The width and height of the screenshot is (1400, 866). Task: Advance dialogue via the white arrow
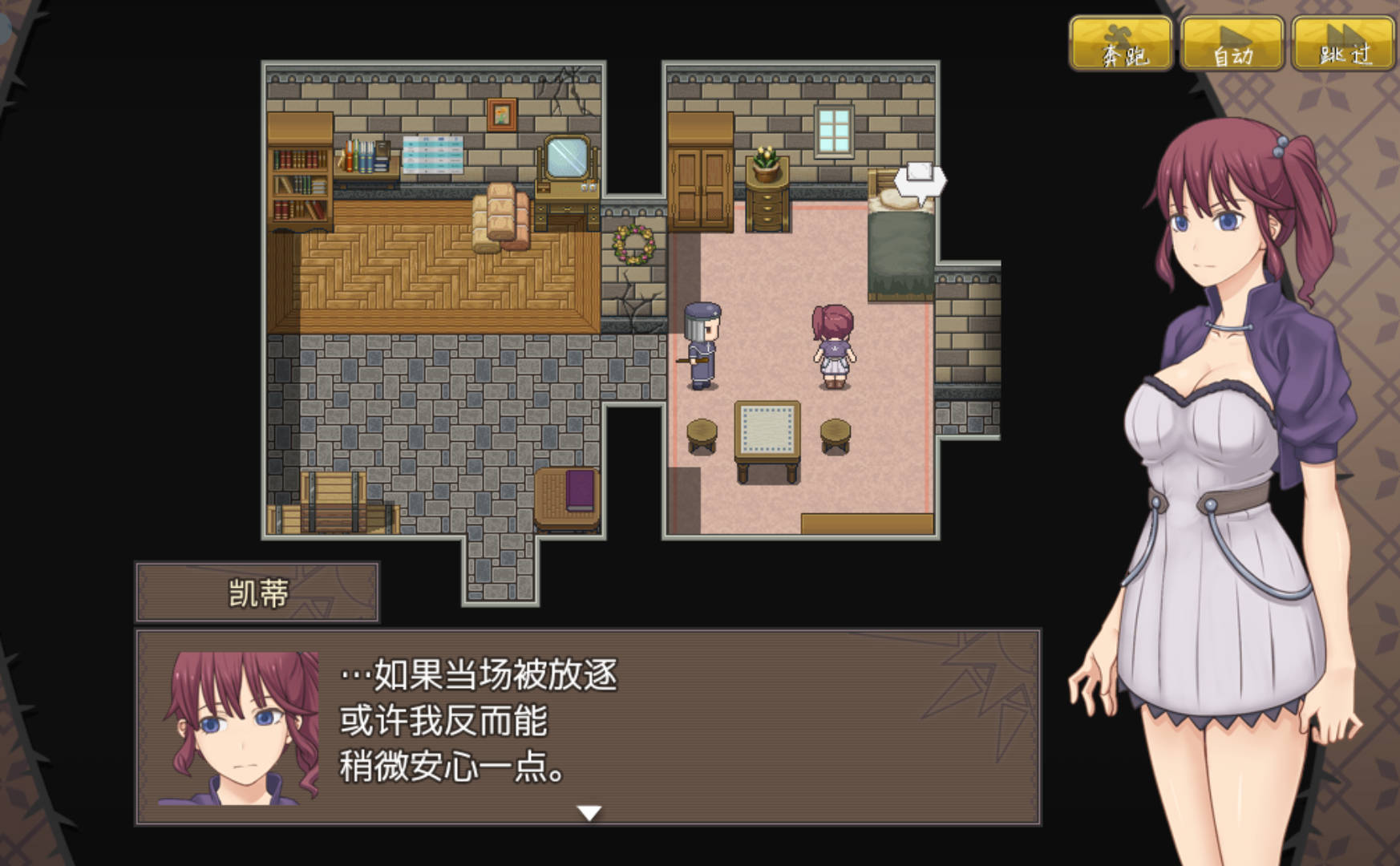pyautogui.click(x=589, y=813)
